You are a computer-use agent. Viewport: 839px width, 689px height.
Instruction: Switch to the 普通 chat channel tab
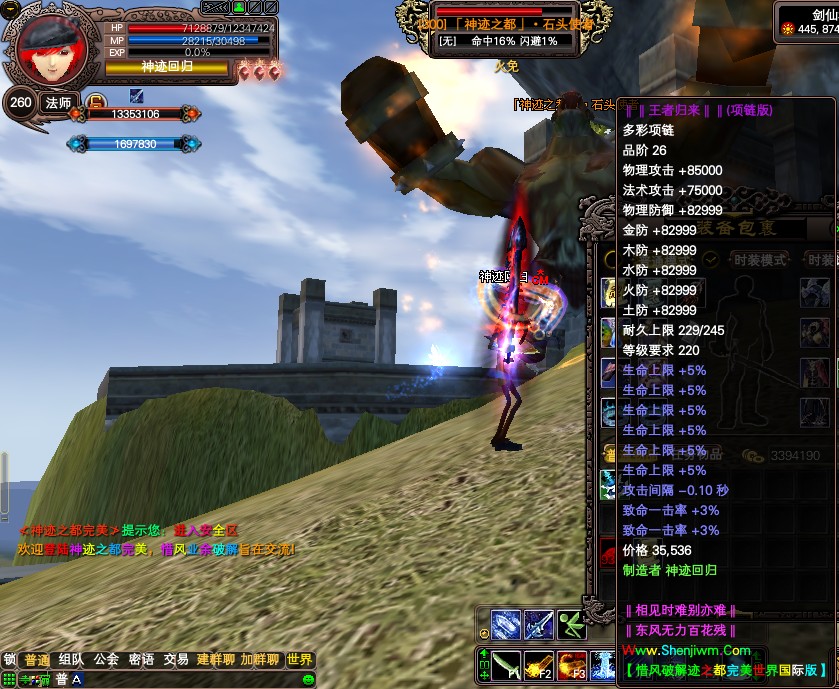tap(37, 660)
